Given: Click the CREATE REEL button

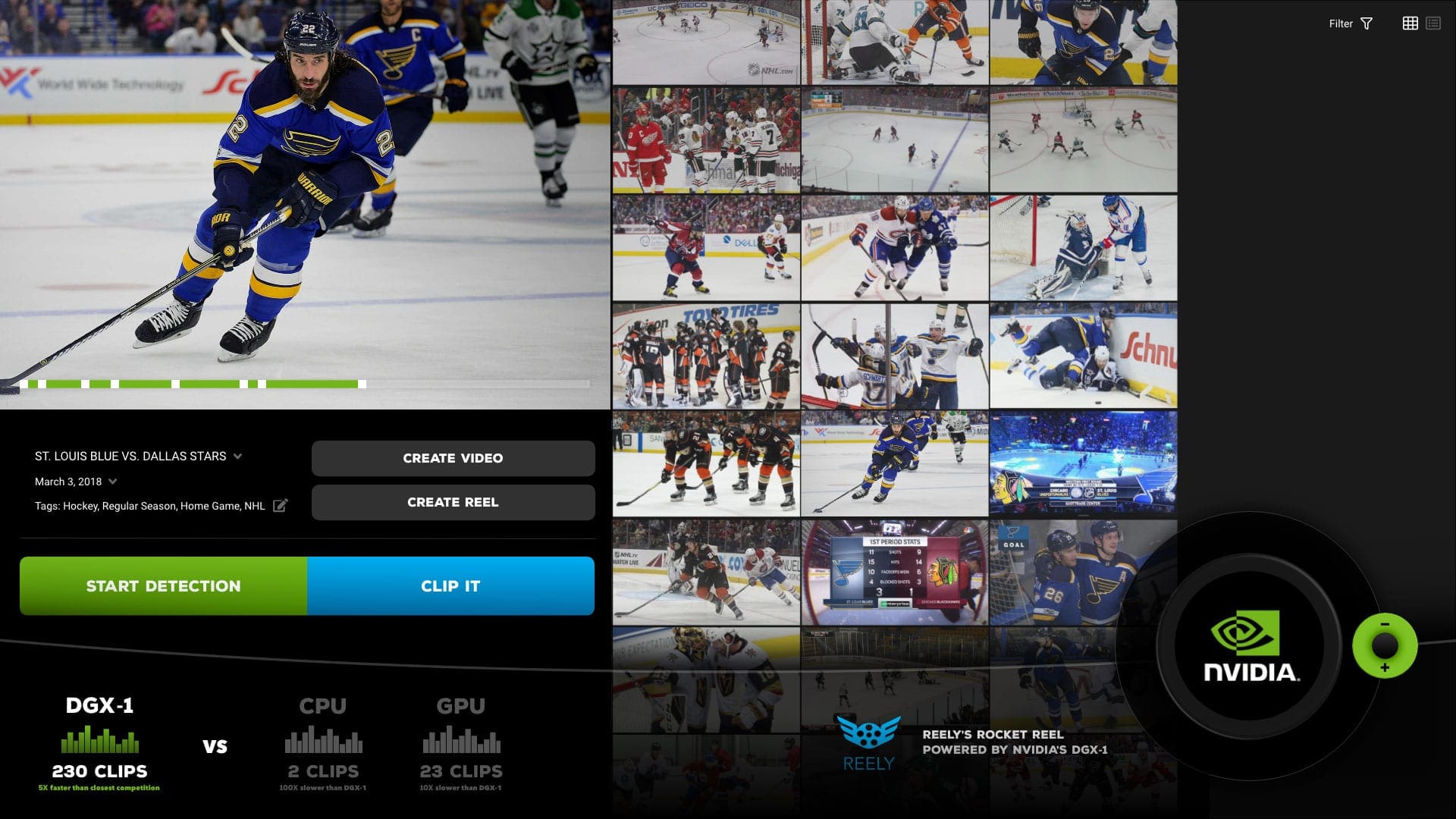Looking at the screenshot, I should click(453, 502).
